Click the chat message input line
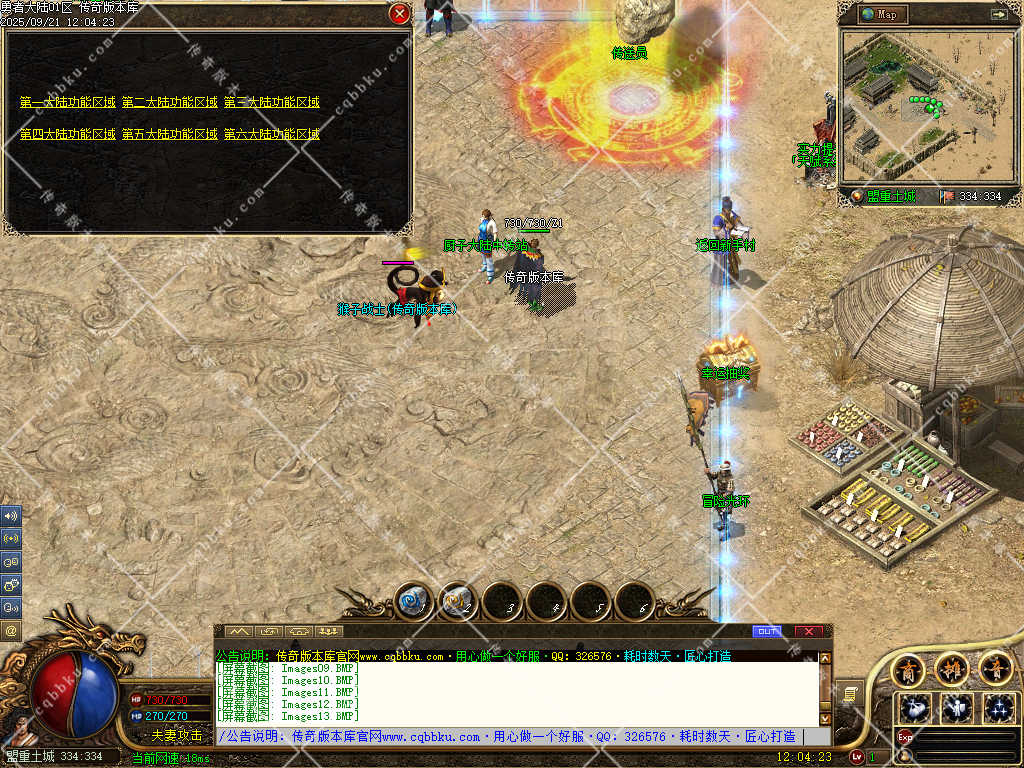Image resolution: width=1024 pixels, height=768 pixels. click(510, 737)
